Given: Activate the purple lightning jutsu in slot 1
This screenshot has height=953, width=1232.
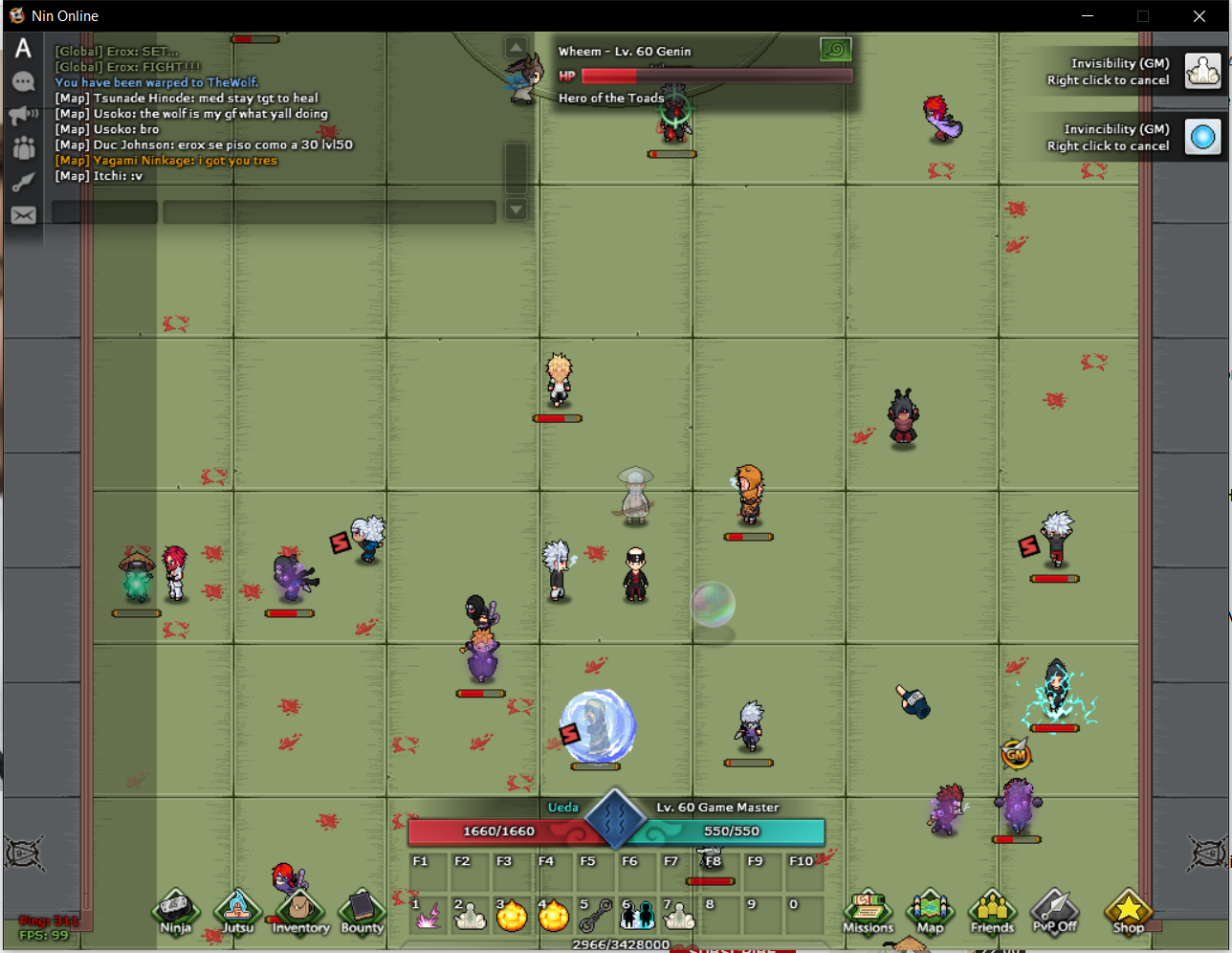Looking at the screenshot, I should (428, 916).
